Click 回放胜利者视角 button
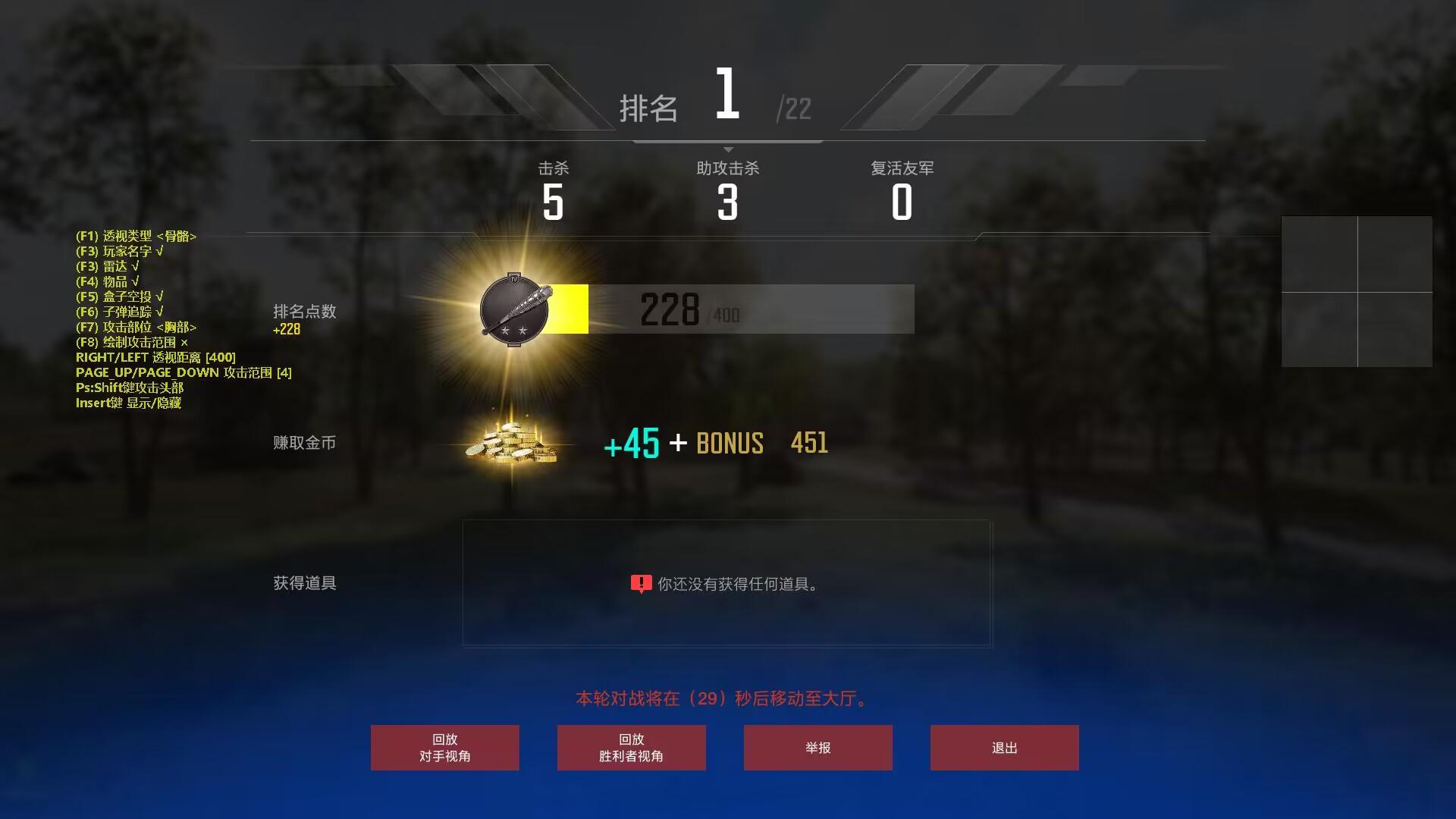Screen dimensions: 1456x819 631,747
